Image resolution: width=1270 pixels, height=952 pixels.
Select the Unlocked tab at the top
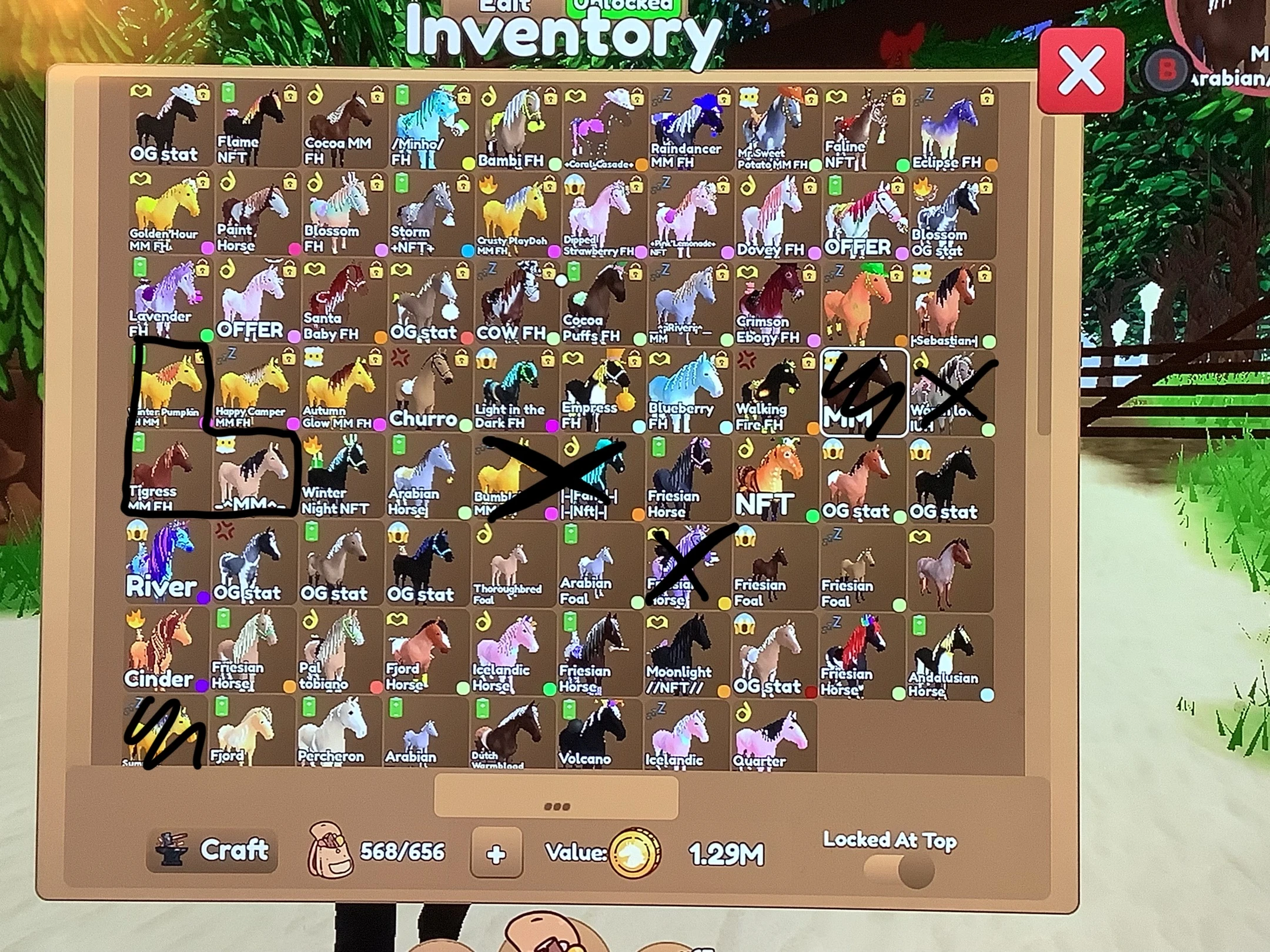pos(623,6)
